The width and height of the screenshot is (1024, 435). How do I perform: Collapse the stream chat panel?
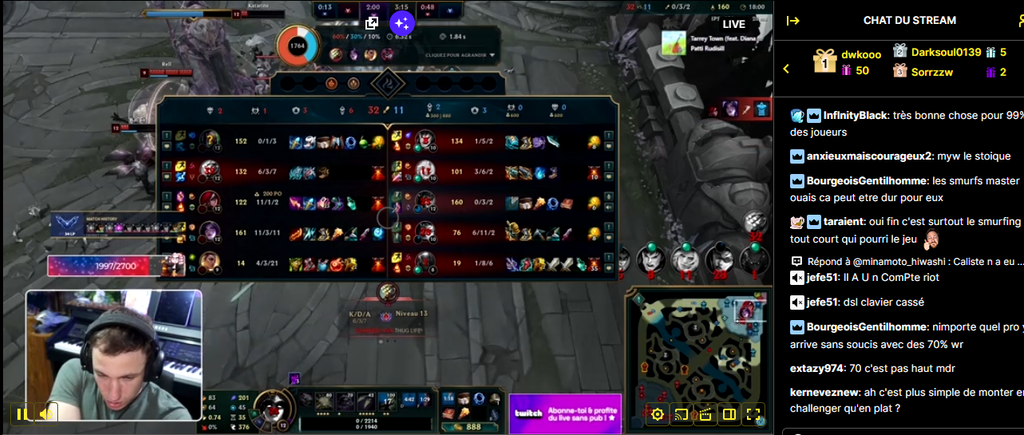(793, 20)
